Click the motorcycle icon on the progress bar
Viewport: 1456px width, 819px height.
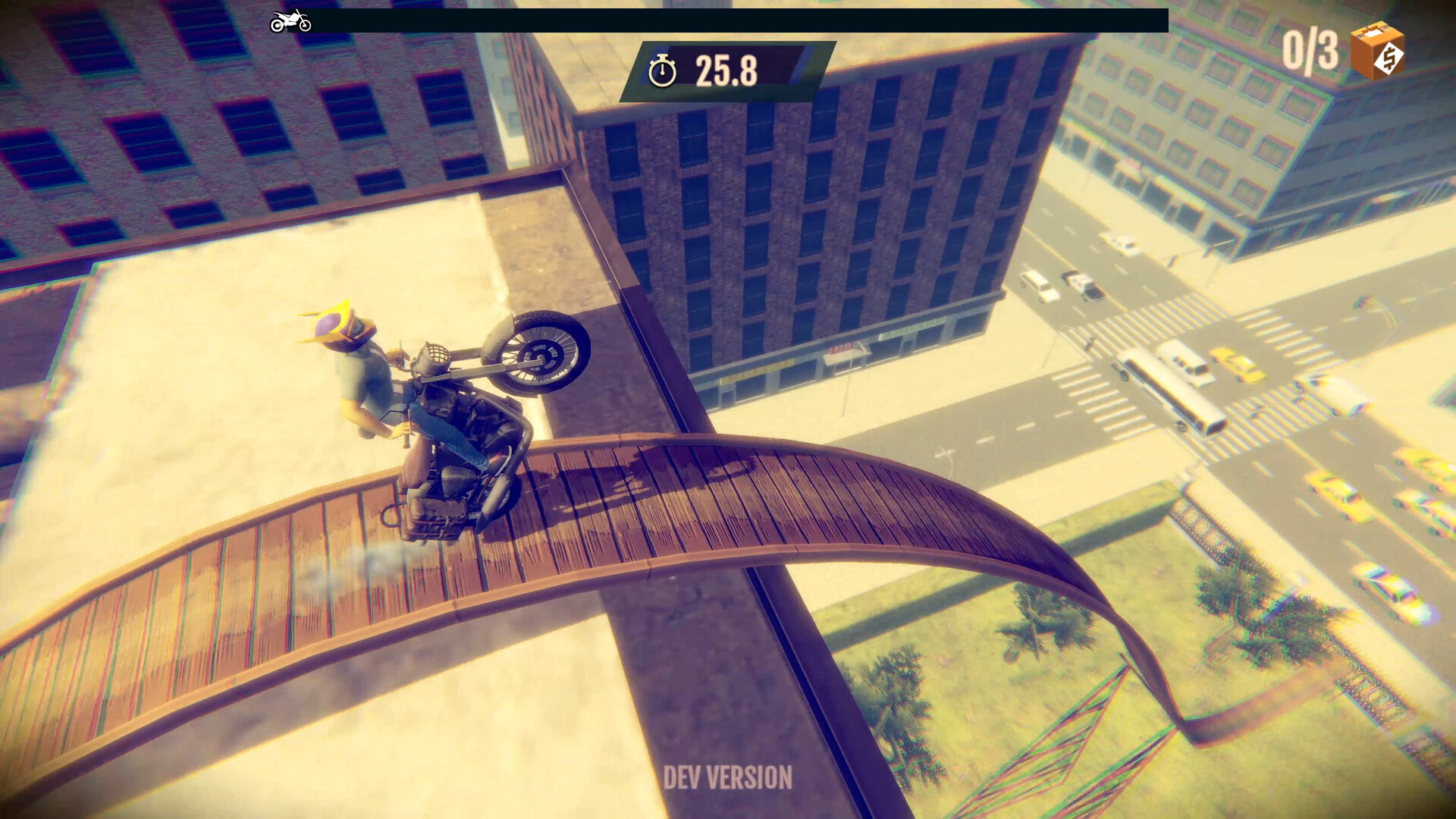tap(290, 19)
